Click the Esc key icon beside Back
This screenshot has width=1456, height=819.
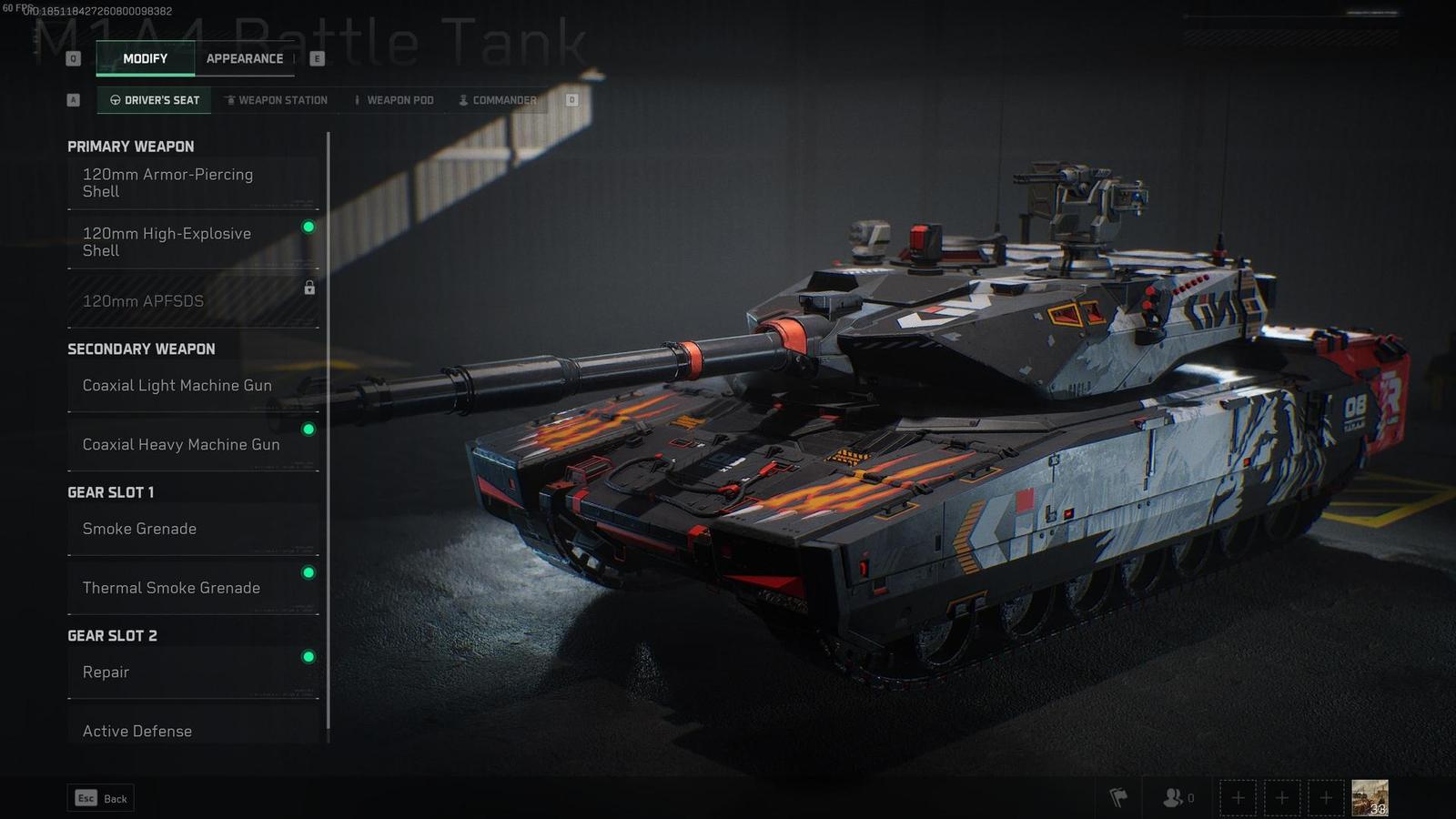(x=86, y=798)
